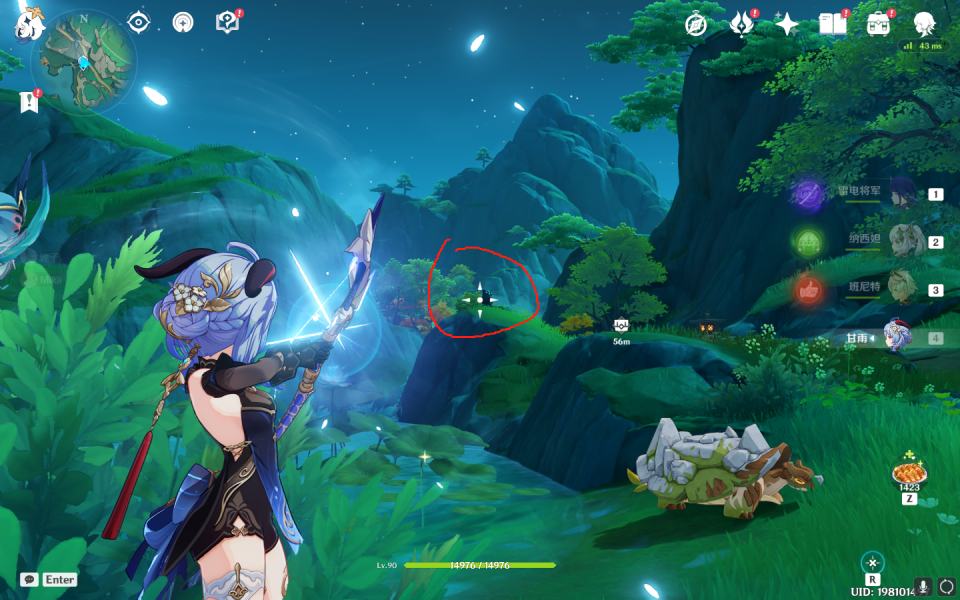960x600 pixels.
Task: Open the chat box speech bubble
Action: click(29, 579)
